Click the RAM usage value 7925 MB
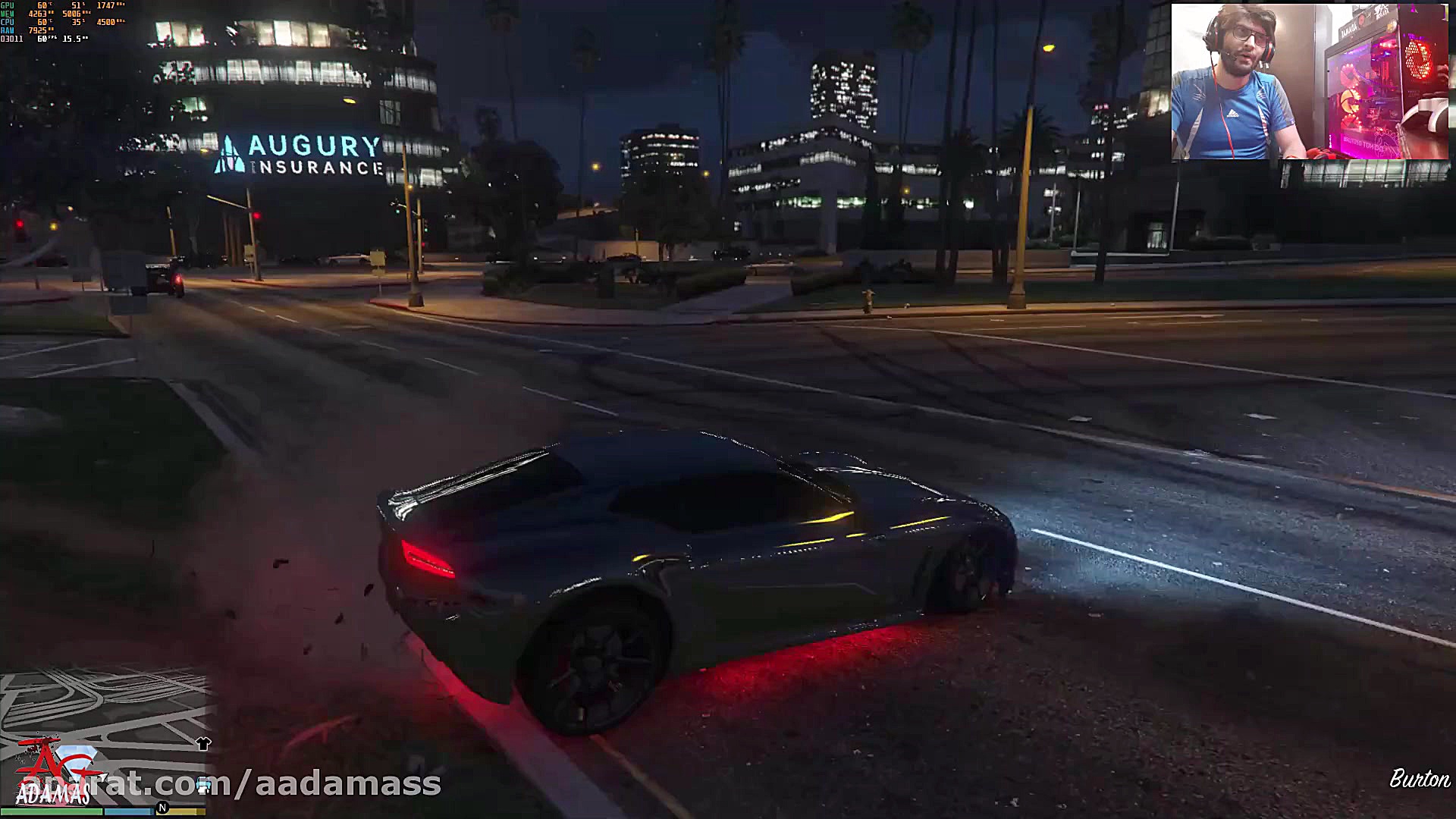1456x819 pixels. [x=37, y=30]
